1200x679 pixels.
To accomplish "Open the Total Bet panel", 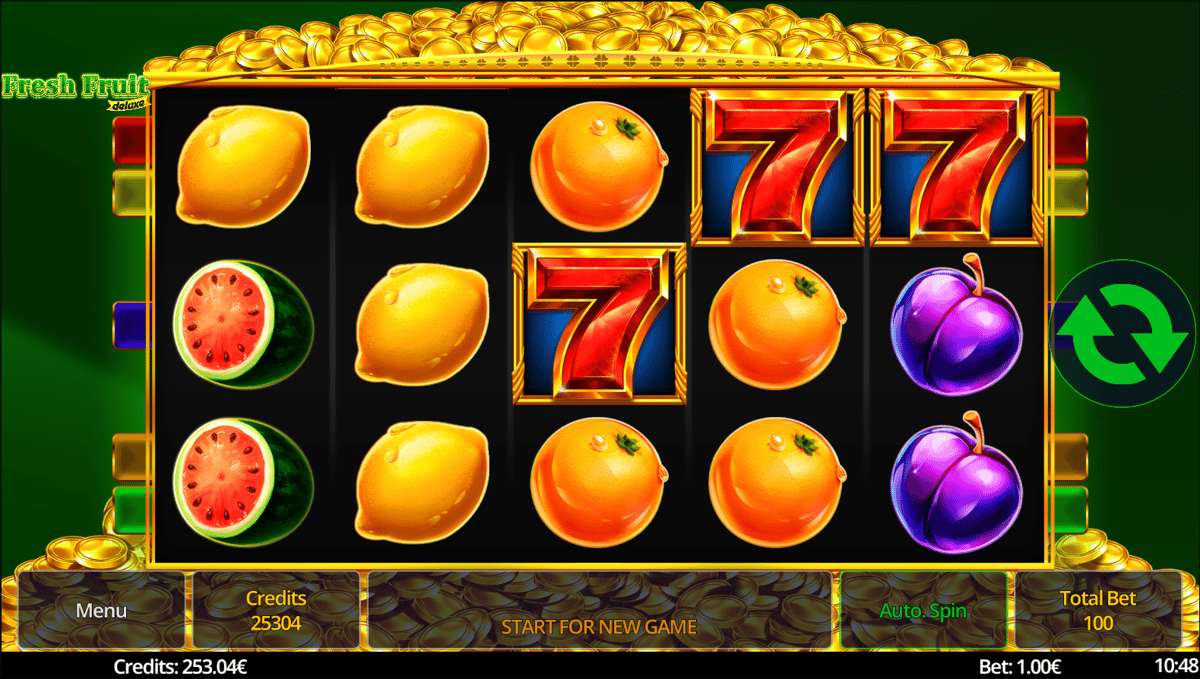I will click(x=1097, y=610).
